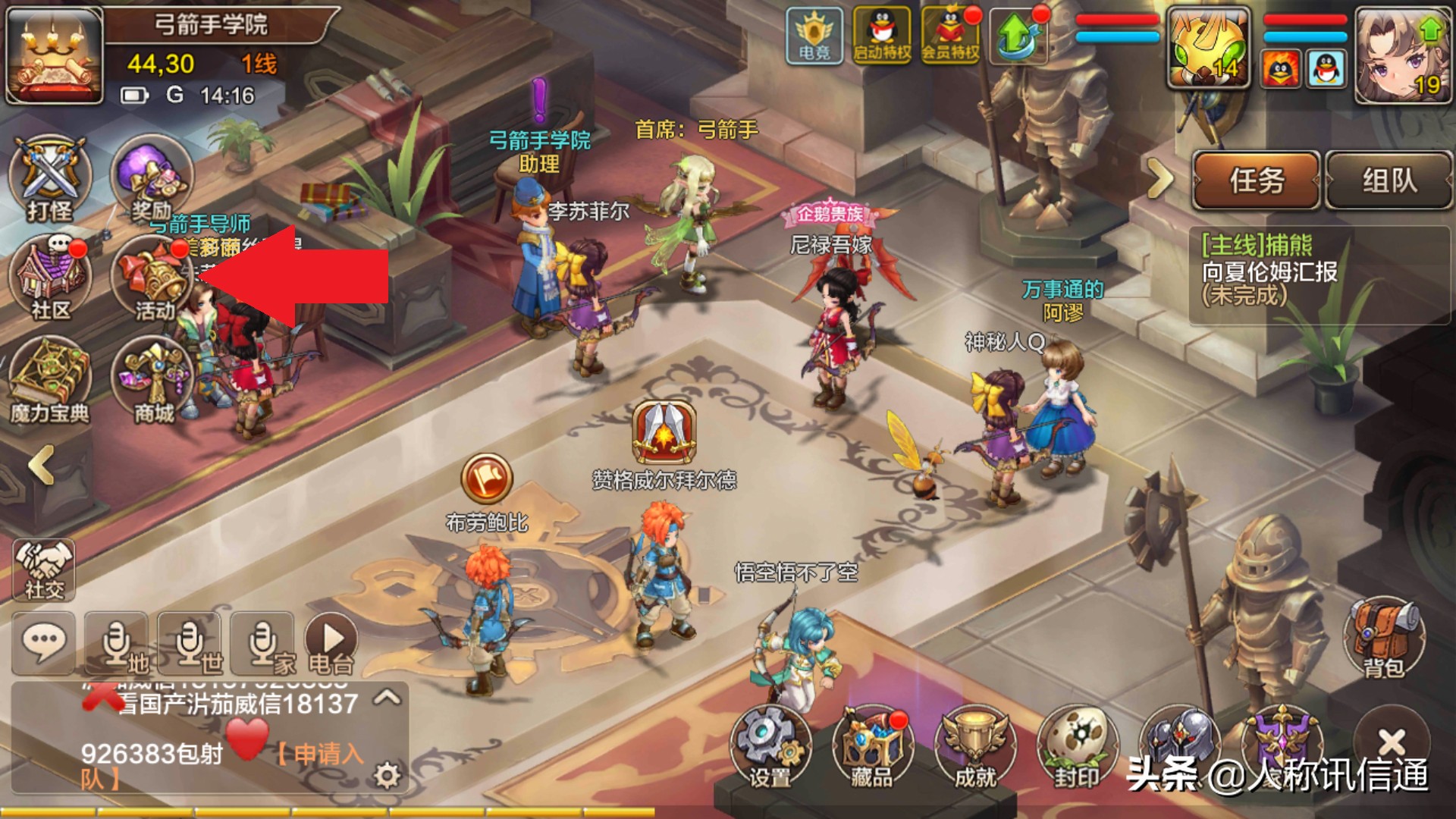The image size is (1456, 819).
Task: Open the 电竞 esports icon
Action: pos(814,35)
